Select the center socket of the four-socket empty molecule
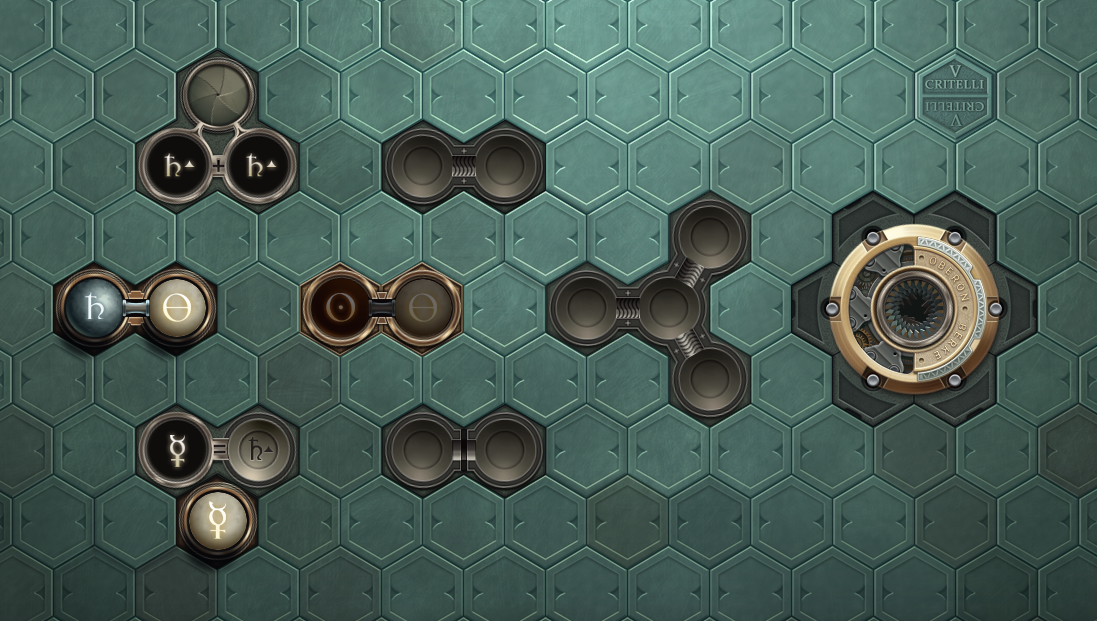The height and width of the screenshot is (621, 1097). 669,307
